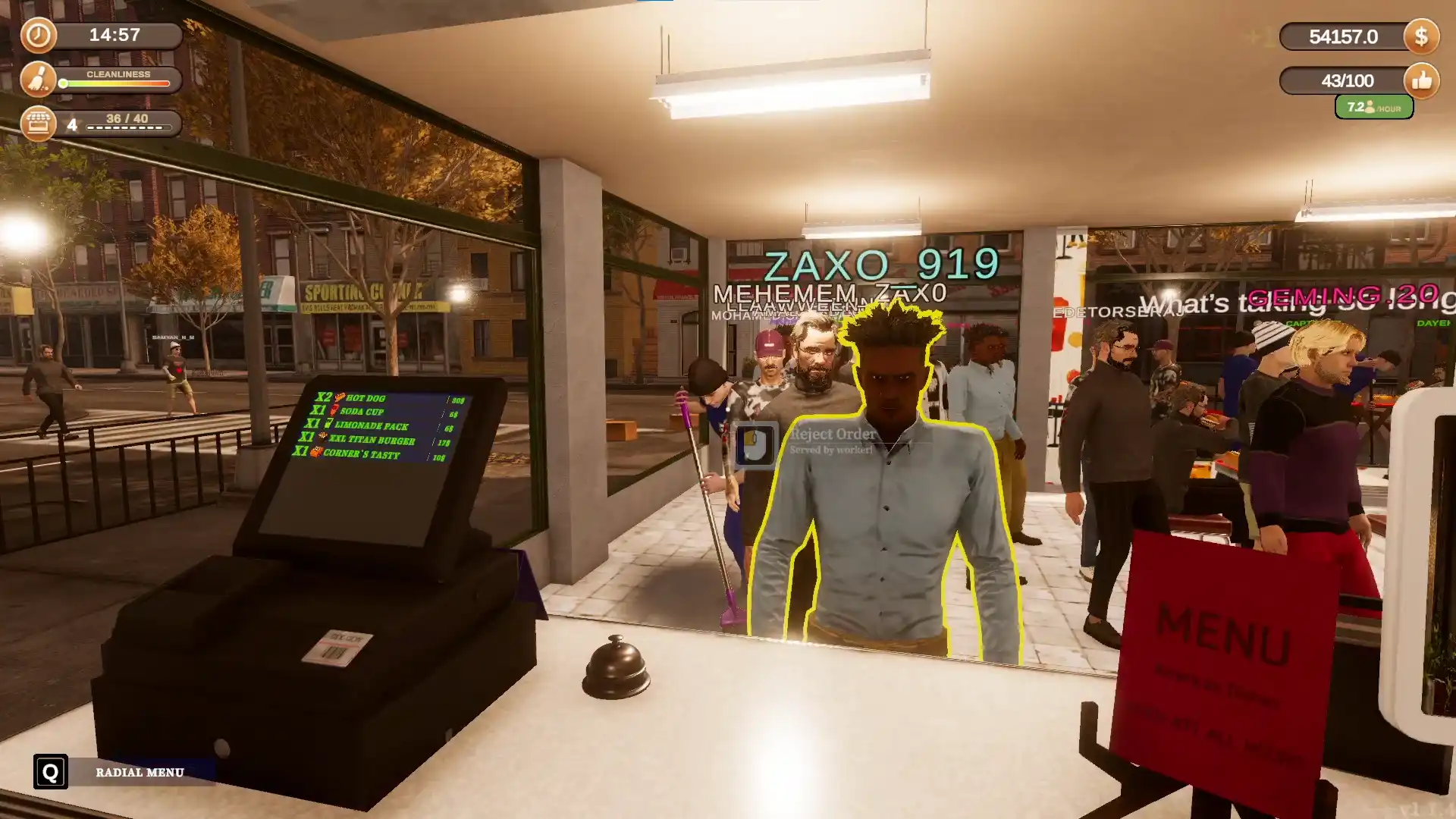Viewport: 1456px width, 819px height.
Task: Open the shop level stall icon
Action: (38, 123)
